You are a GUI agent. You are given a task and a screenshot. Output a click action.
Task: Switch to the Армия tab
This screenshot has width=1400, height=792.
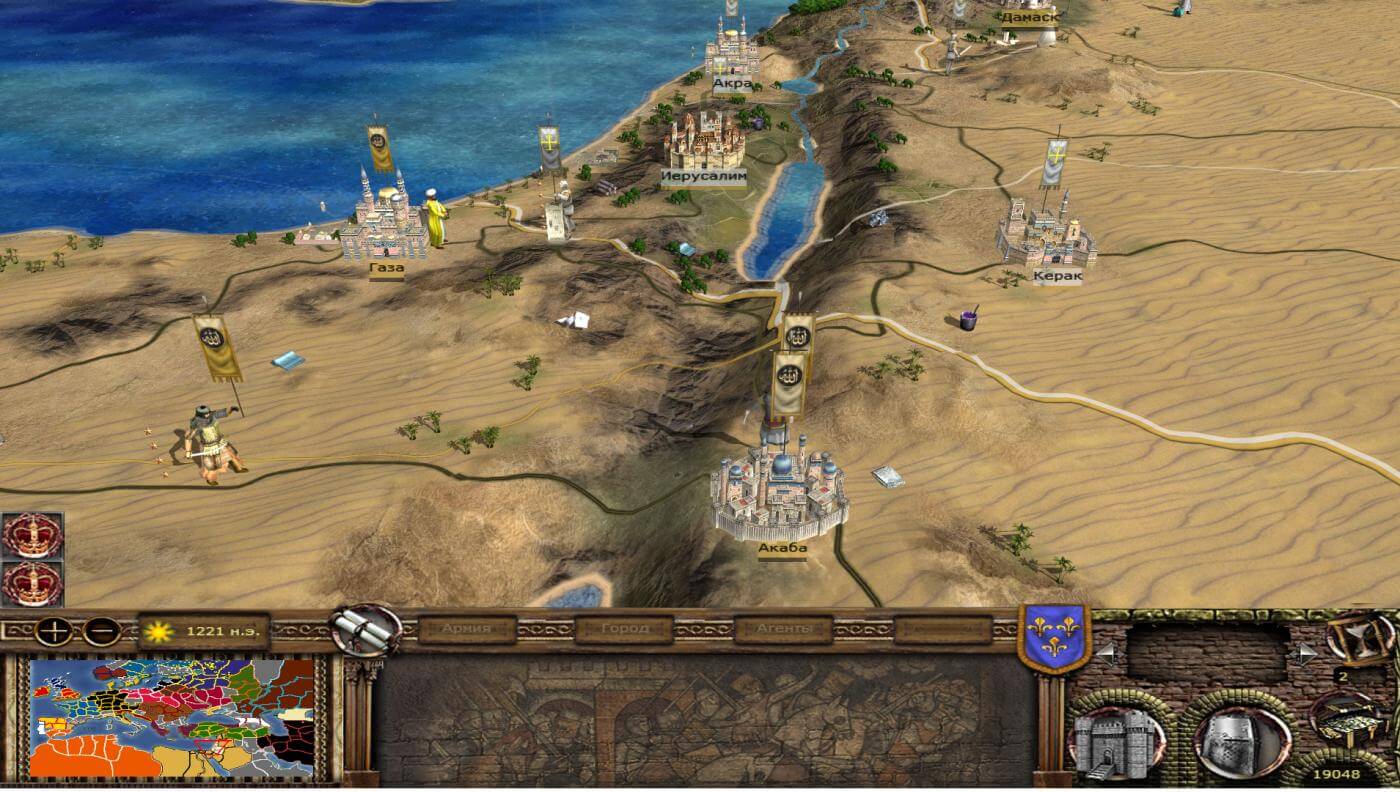click(x=467, y=629)
